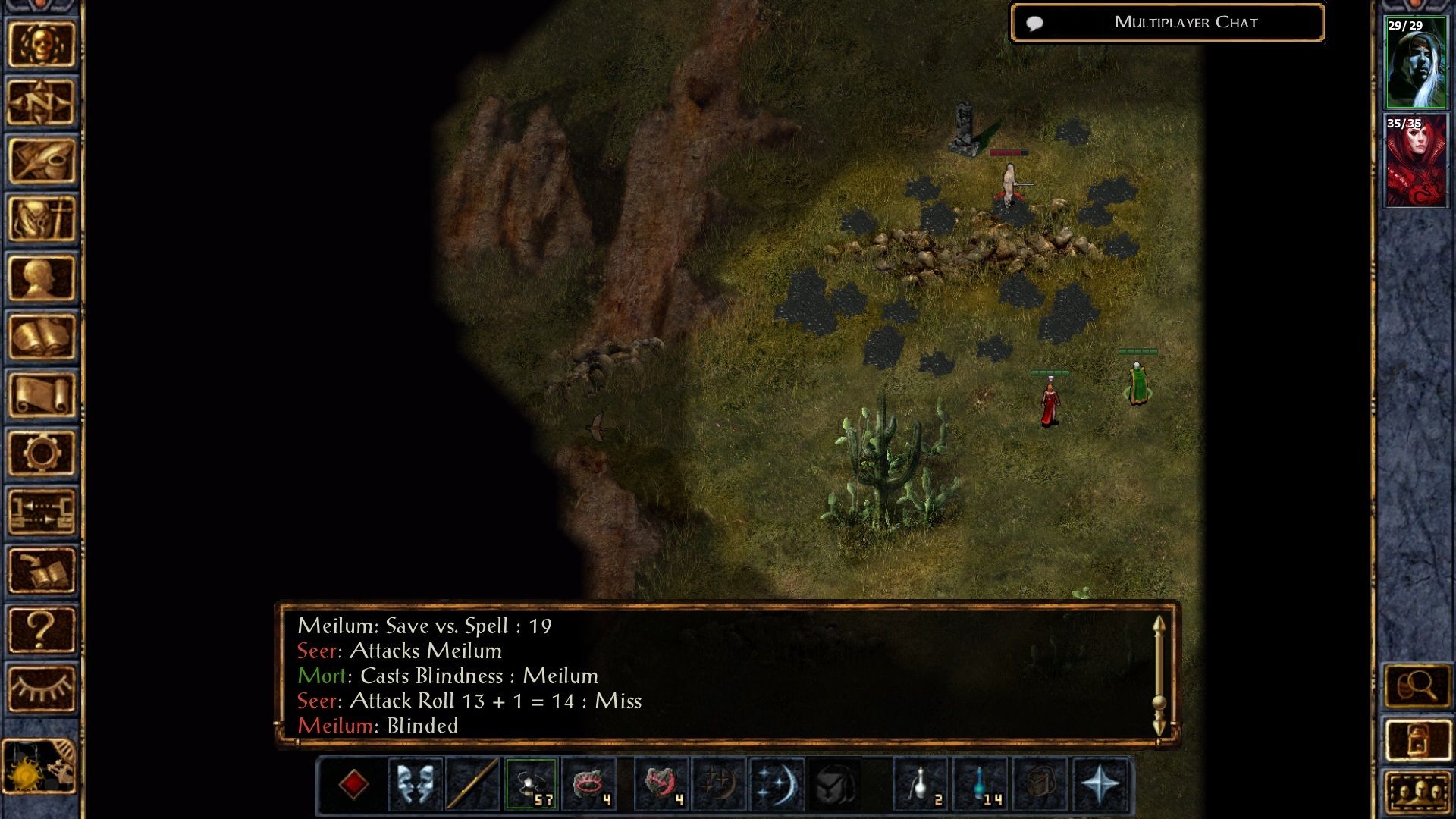Click the magnifying glass highlight button

click(1417, 687)
